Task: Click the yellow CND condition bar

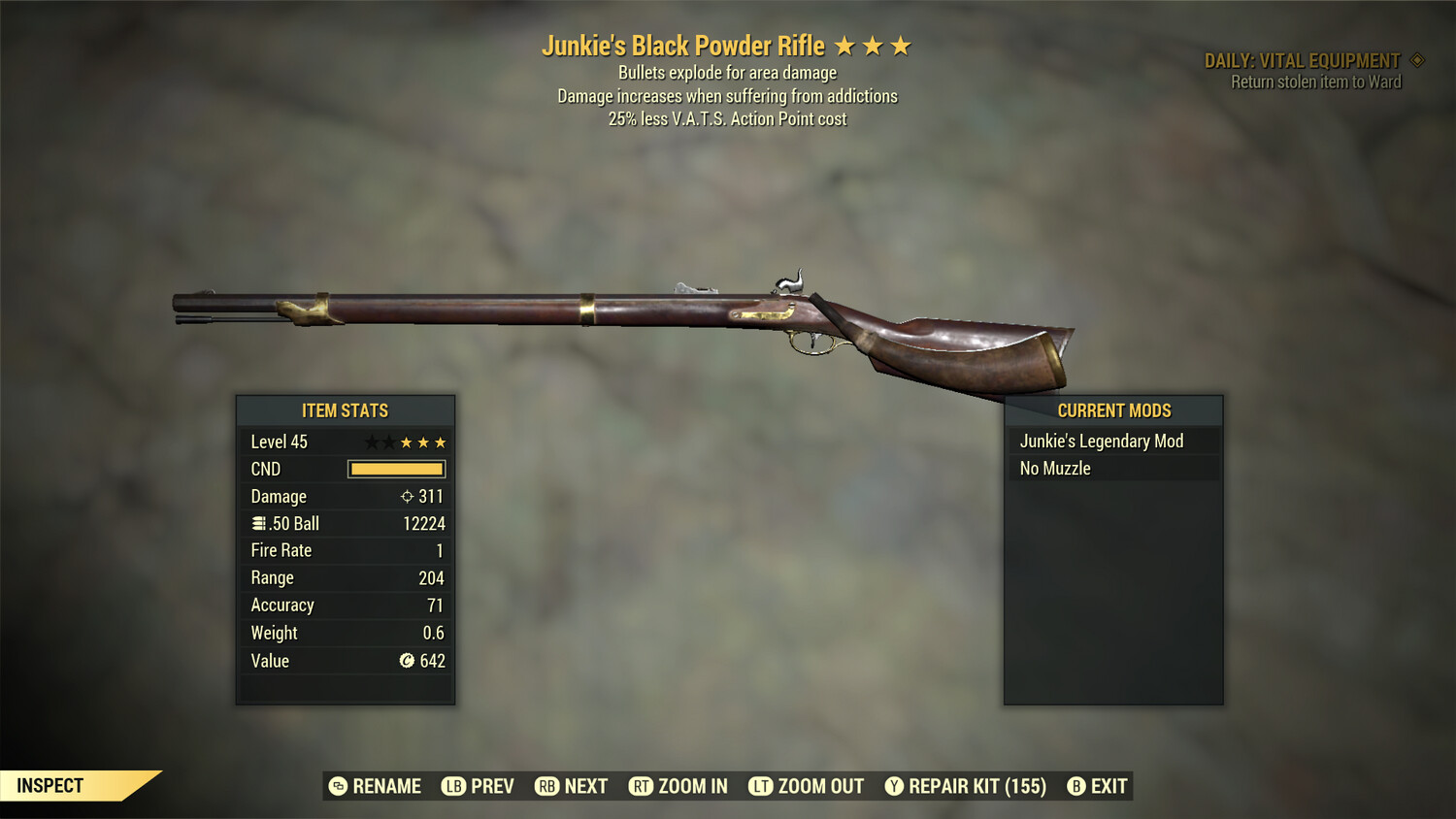Action: 396,469
